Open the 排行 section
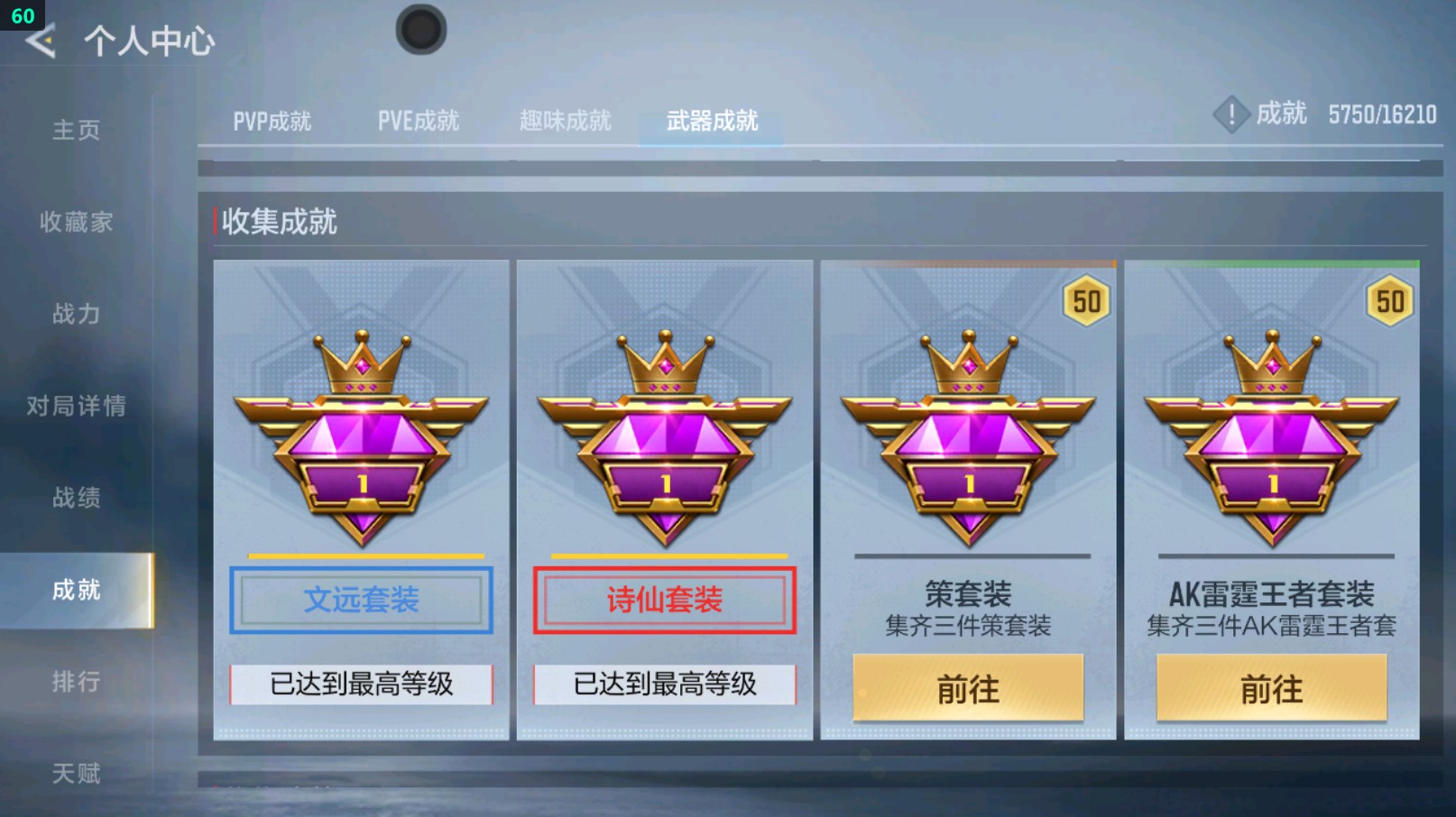 coord(77,683)
